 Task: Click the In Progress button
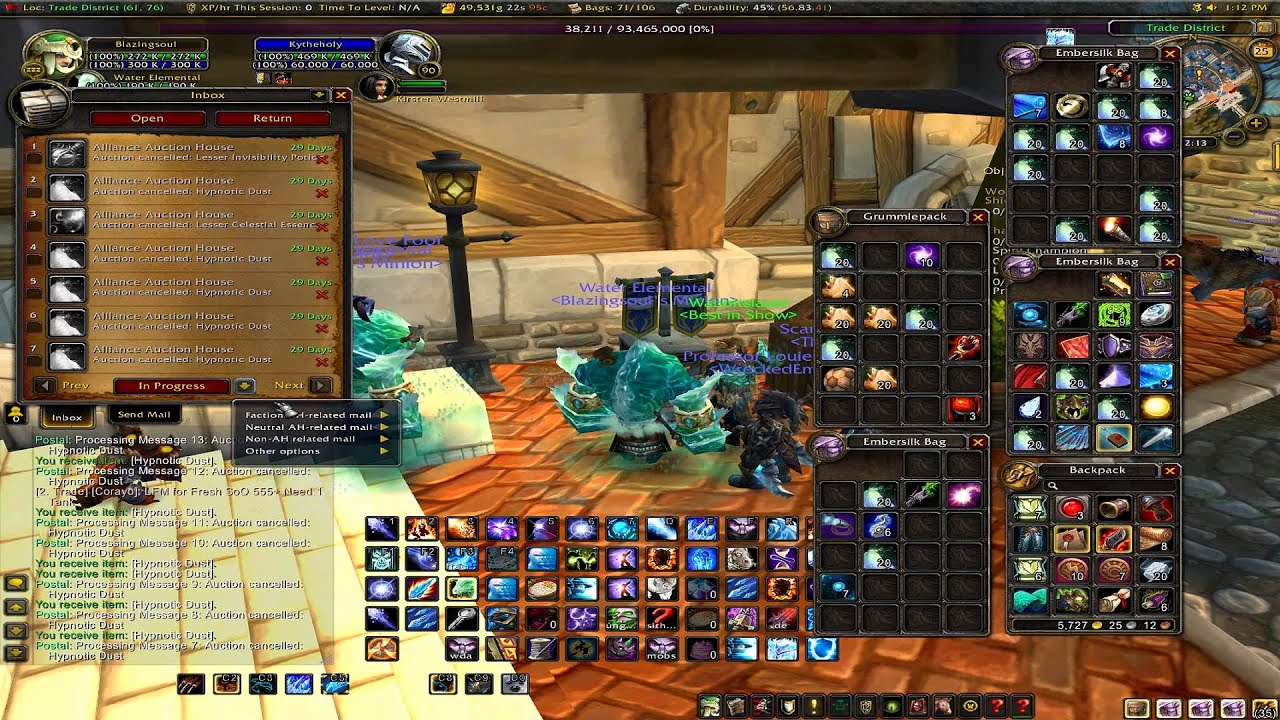pos(171,385)
